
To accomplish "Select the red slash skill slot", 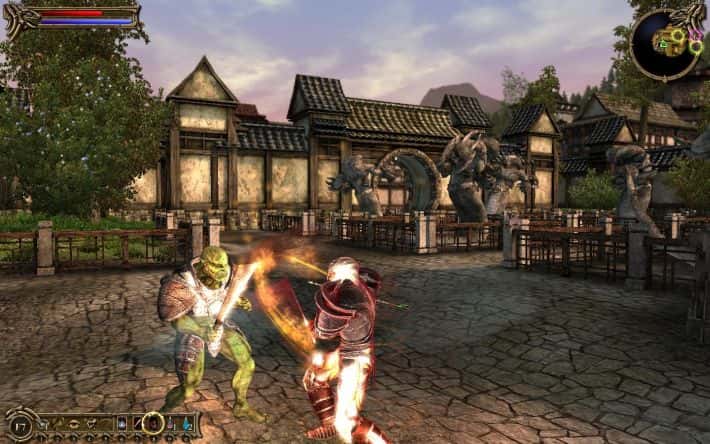I will [x=137, y=423].
